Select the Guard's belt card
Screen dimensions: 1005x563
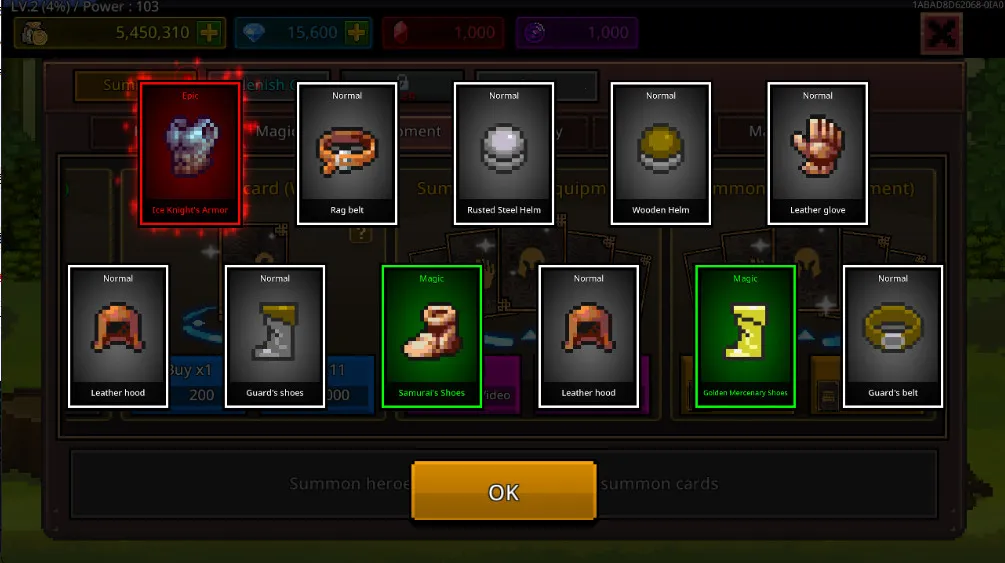point(893,336)
